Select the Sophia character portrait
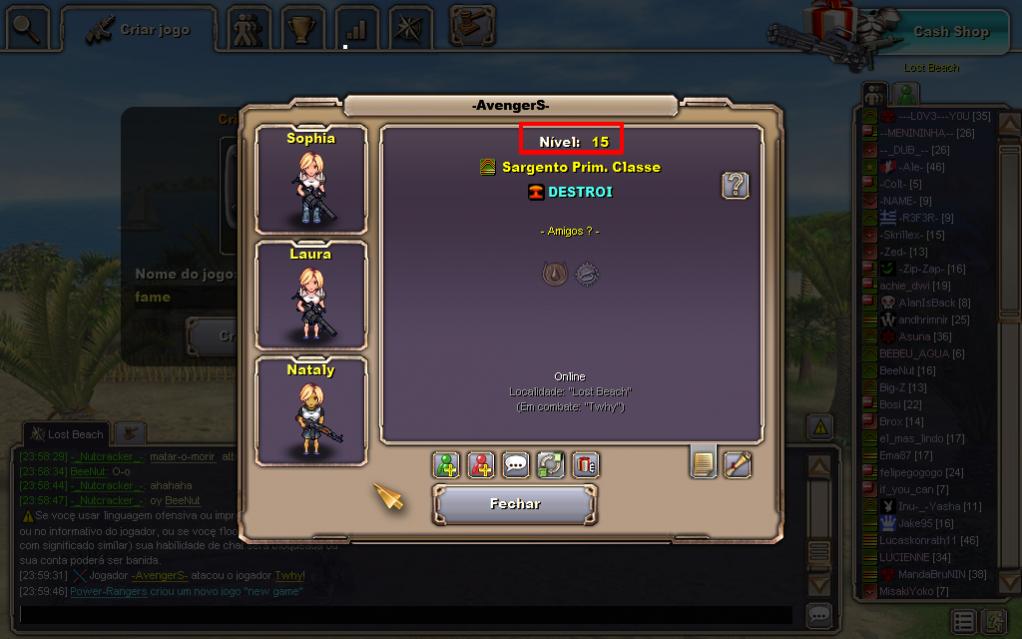This screenshot has width=1022, height=639. pyautogui.click(x=311, y=180)
